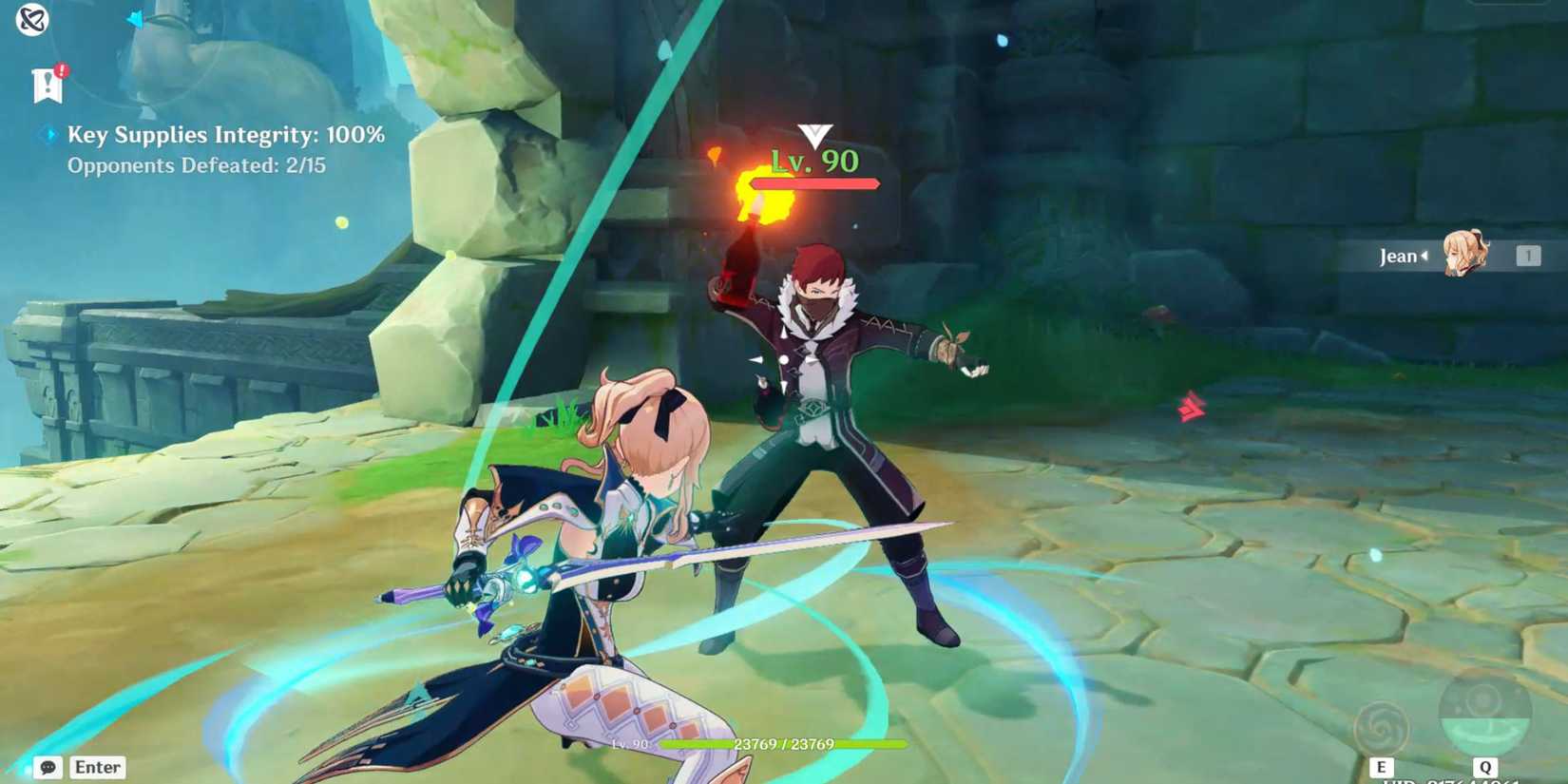Click the Jean nameplate label
This screenshot has width=1568, height=784.
[1398, 255]
